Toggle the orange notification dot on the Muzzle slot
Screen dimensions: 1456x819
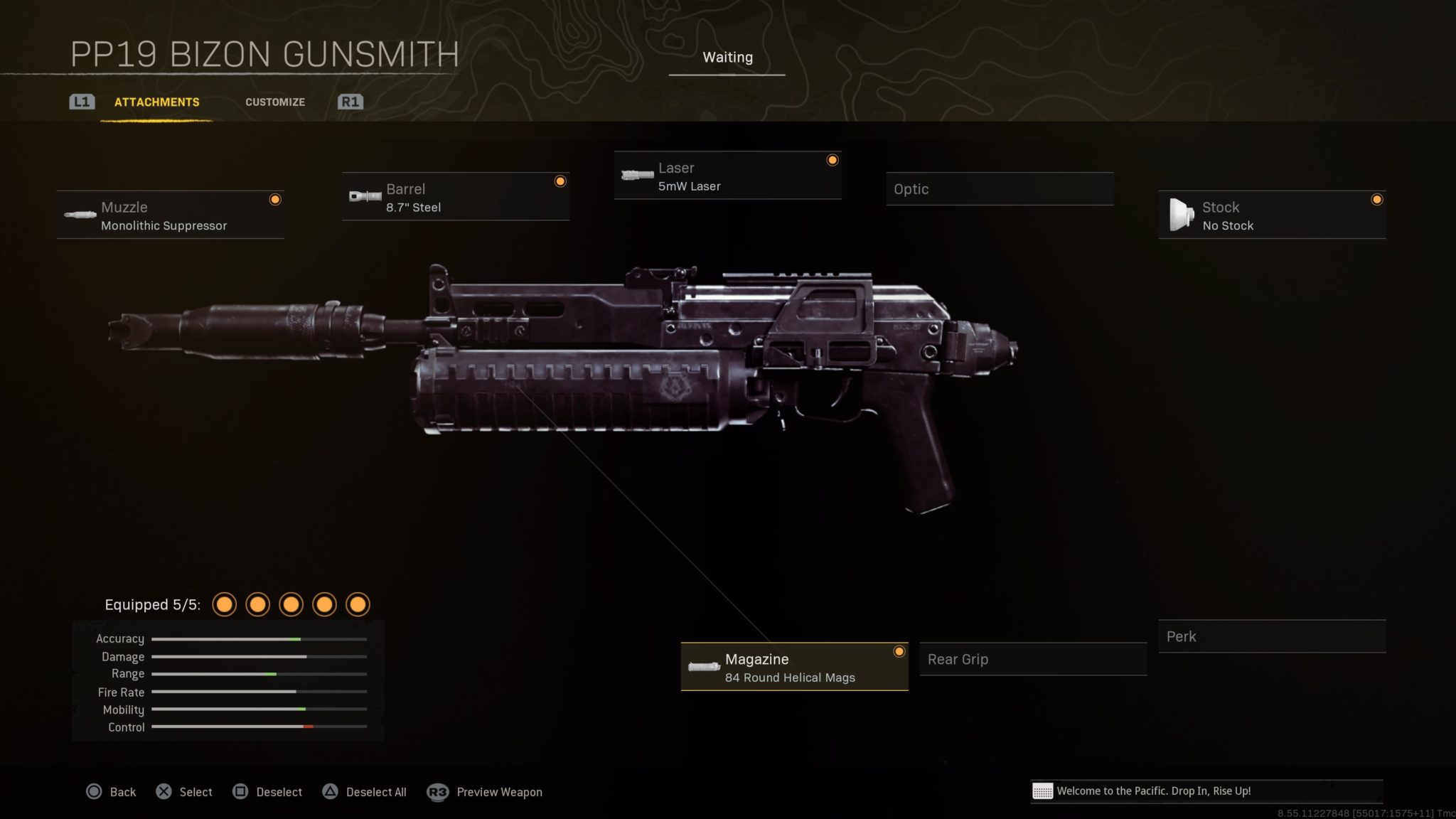click(275, 200)
